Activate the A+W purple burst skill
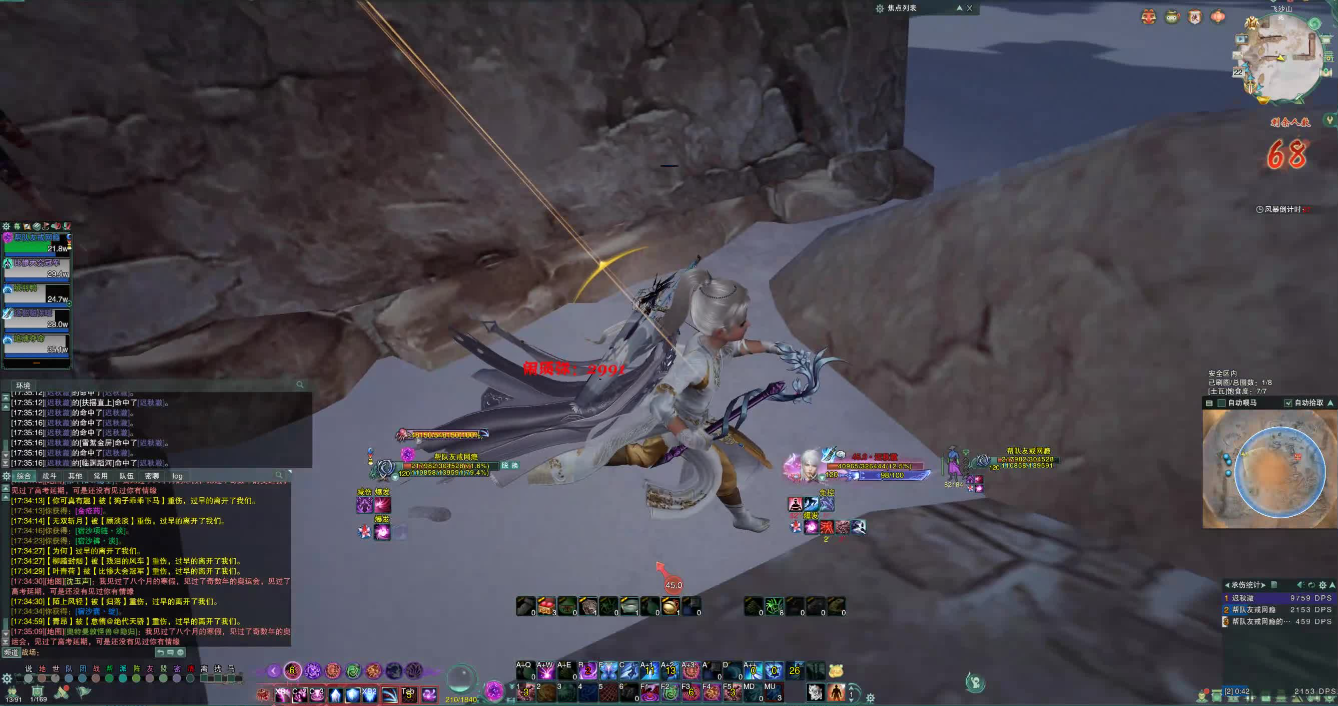The height and width of the screenshot is (706, 1338). [x=546, y=671]
